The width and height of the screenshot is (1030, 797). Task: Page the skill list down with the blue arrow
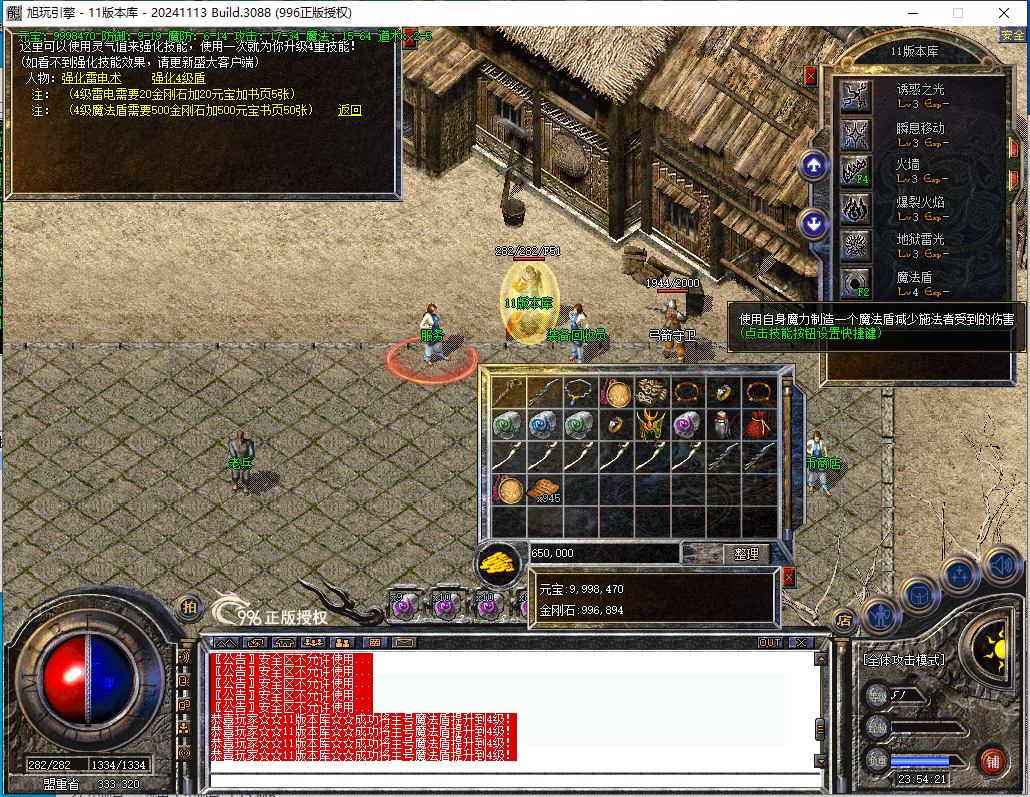[x=814, y=223]
